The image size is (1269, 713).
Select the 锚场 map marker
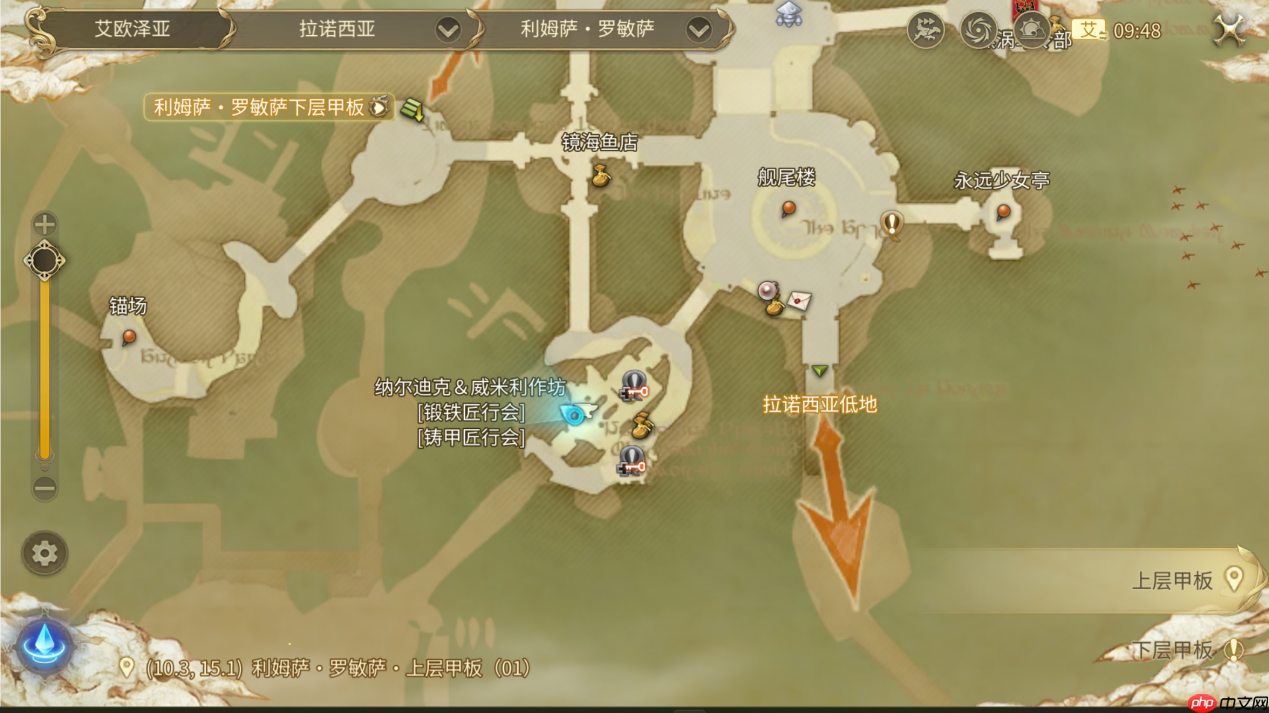pyautogui.click(x=129, y=337)
